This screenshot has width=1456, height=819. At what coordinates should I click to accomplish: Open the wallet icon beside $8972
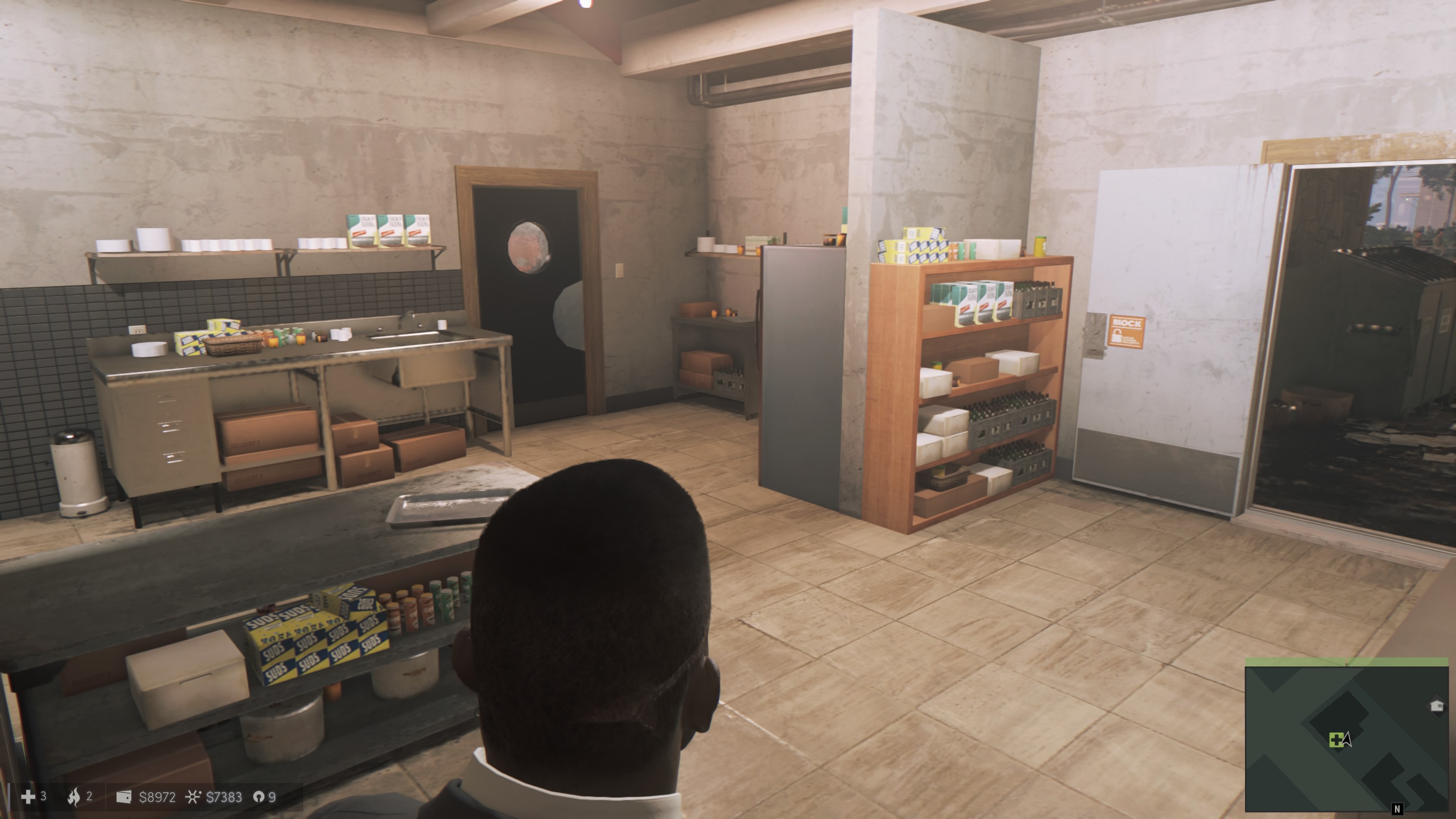[124, 797]
